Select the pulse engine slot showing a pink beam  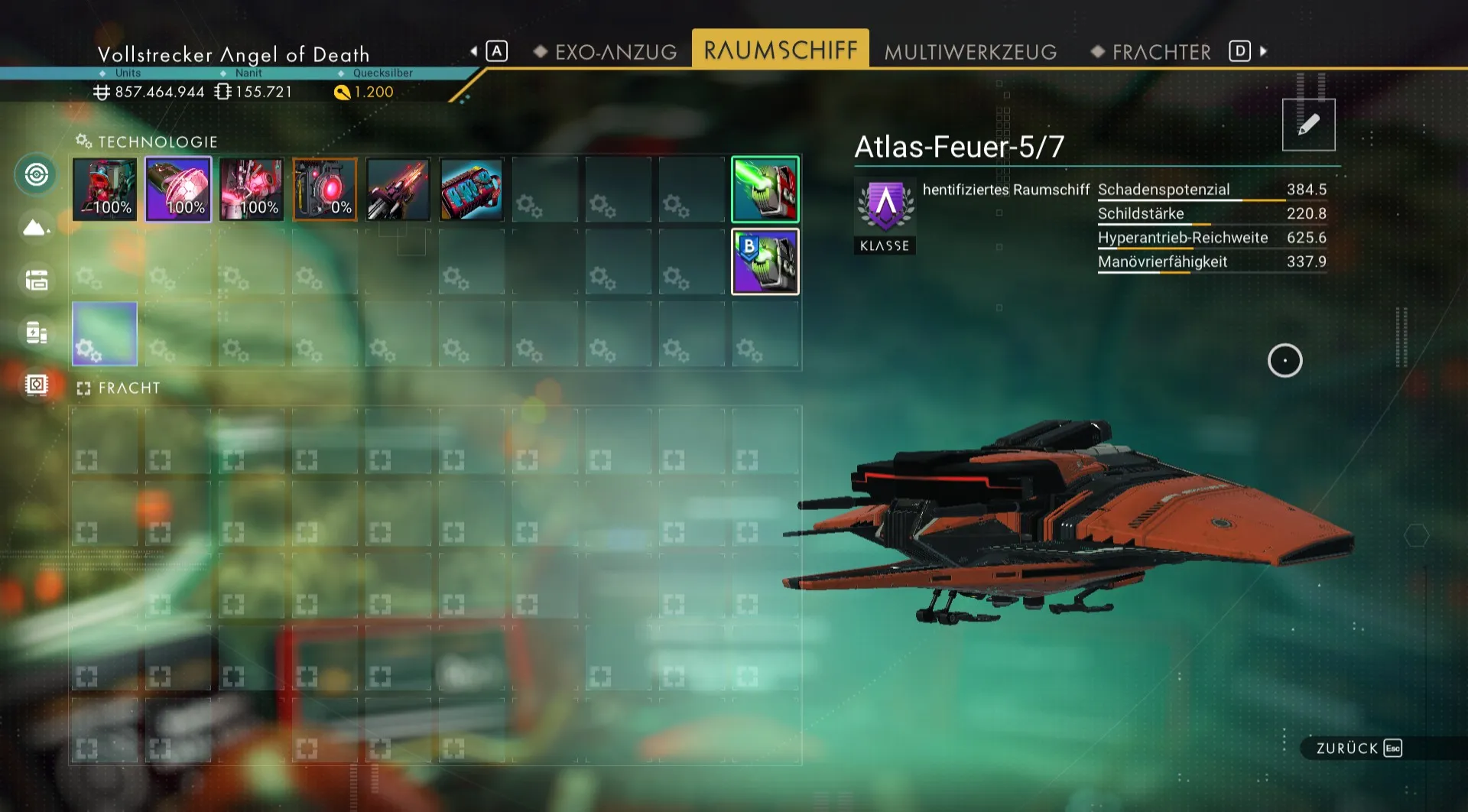pos(252,190)
